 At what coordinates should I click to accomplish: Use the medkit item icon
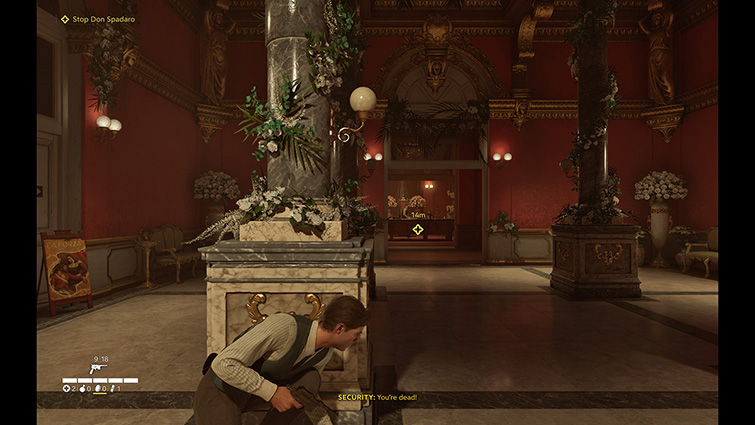tap(67, 389)
